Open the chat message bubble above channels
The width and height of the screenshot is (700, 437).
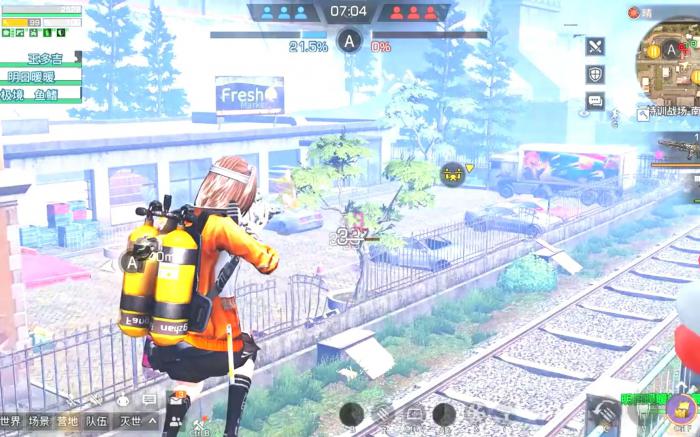point(149,400)
